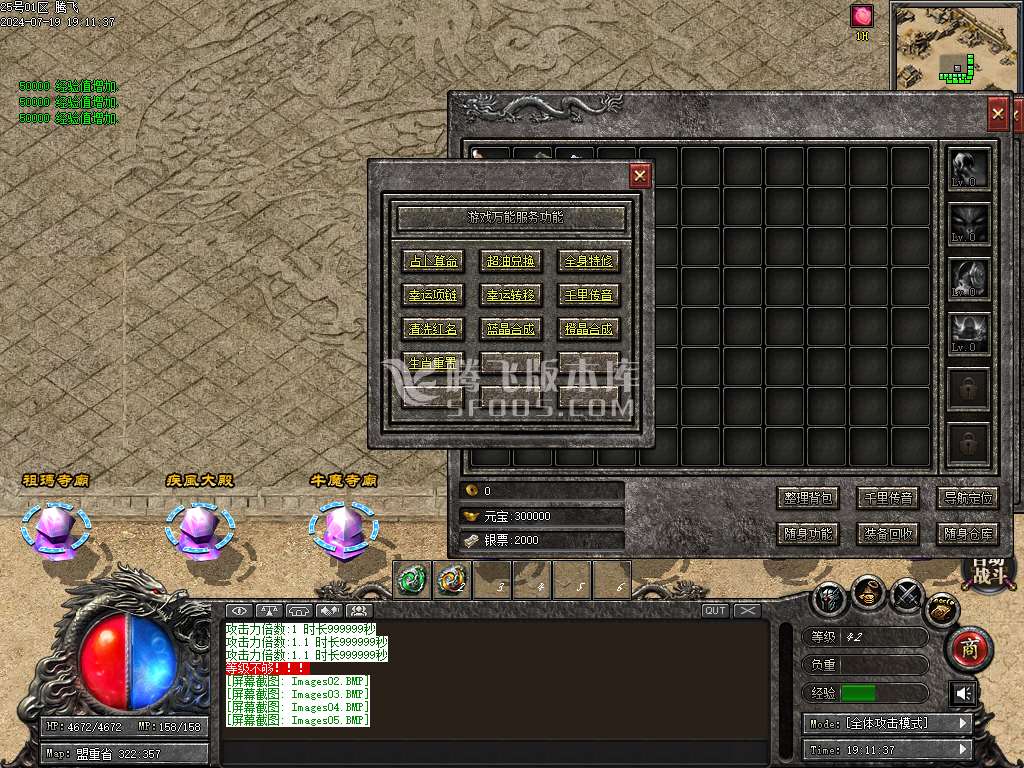
Task: Close the 游戏万能服务功能 service window
Action: point(640,176)
